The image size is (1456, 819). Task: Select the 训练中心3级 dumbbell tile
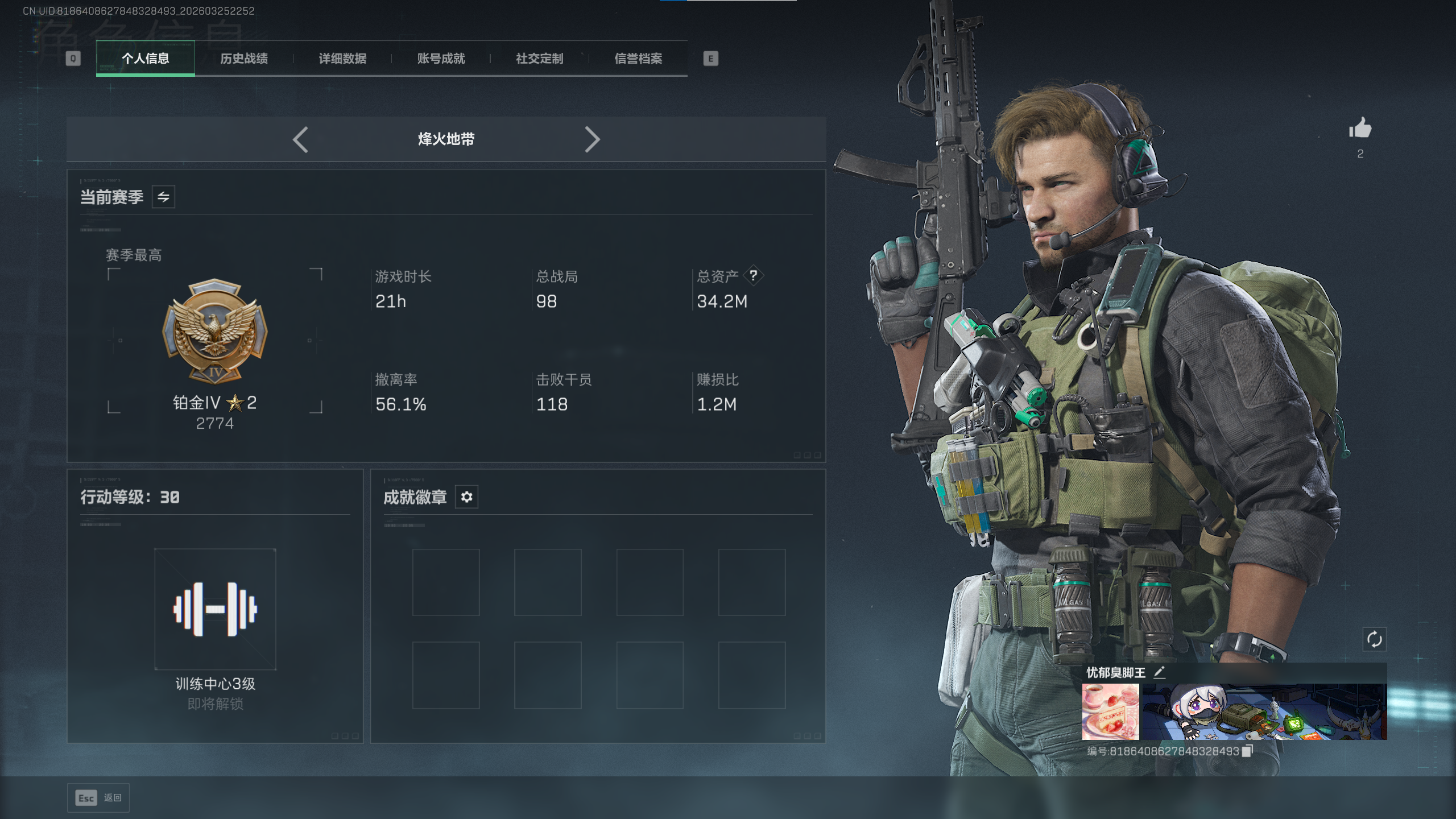(215, 609)
